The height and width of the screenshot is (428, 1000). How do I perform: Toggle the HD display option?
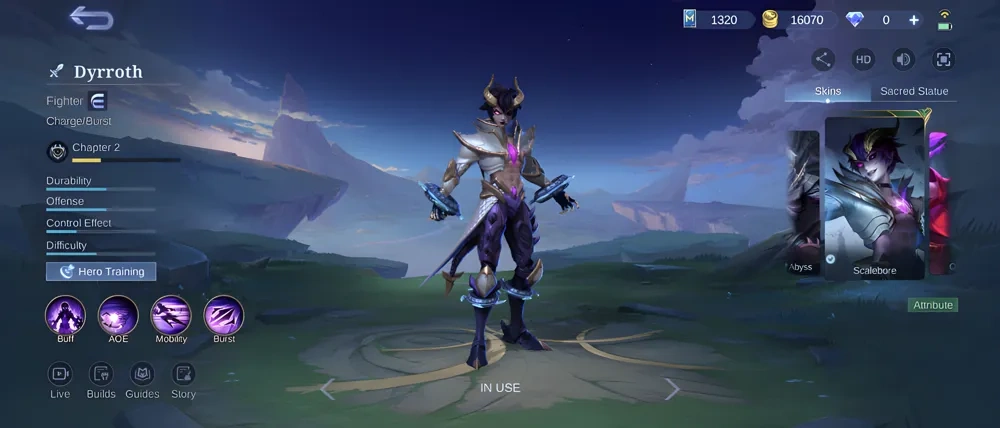click(863, 59)
